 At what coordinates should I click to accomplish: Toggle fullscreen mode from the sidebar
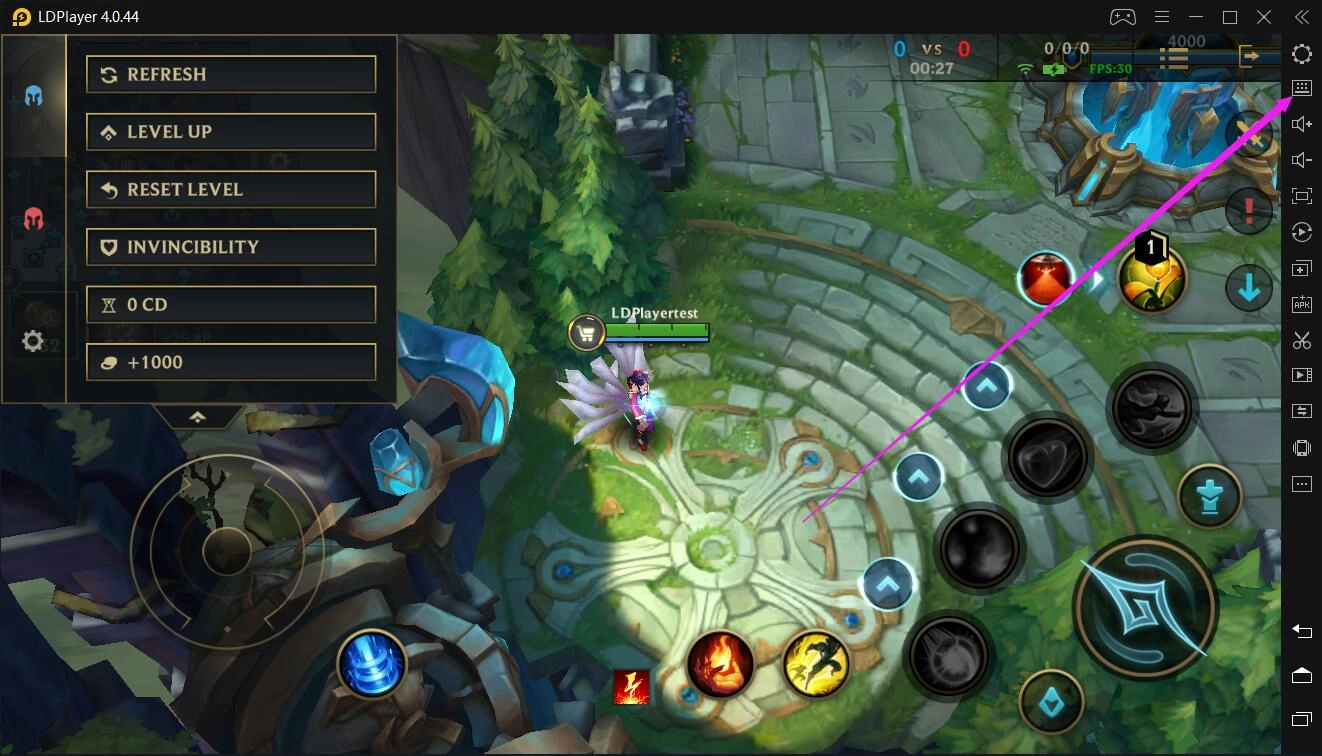pyautogui.click(x=1301, y=196)
